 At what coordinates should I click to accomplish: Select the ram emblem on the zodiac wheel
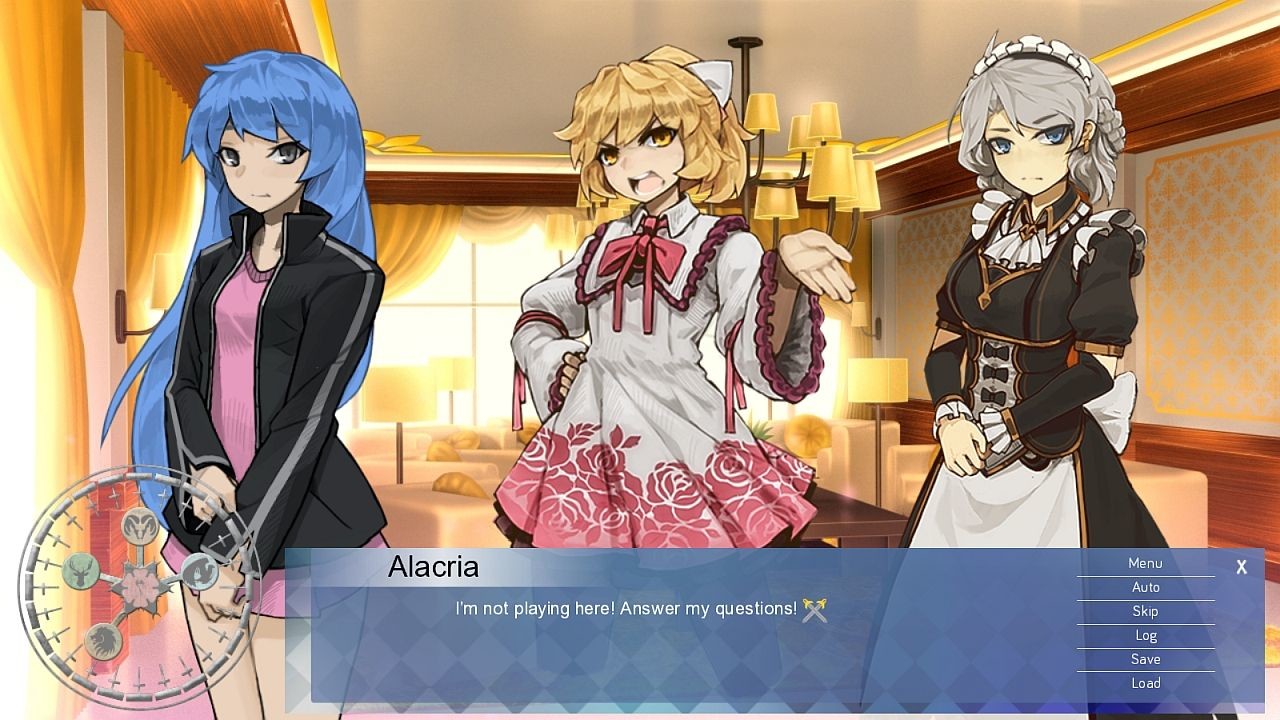[139, 528]
